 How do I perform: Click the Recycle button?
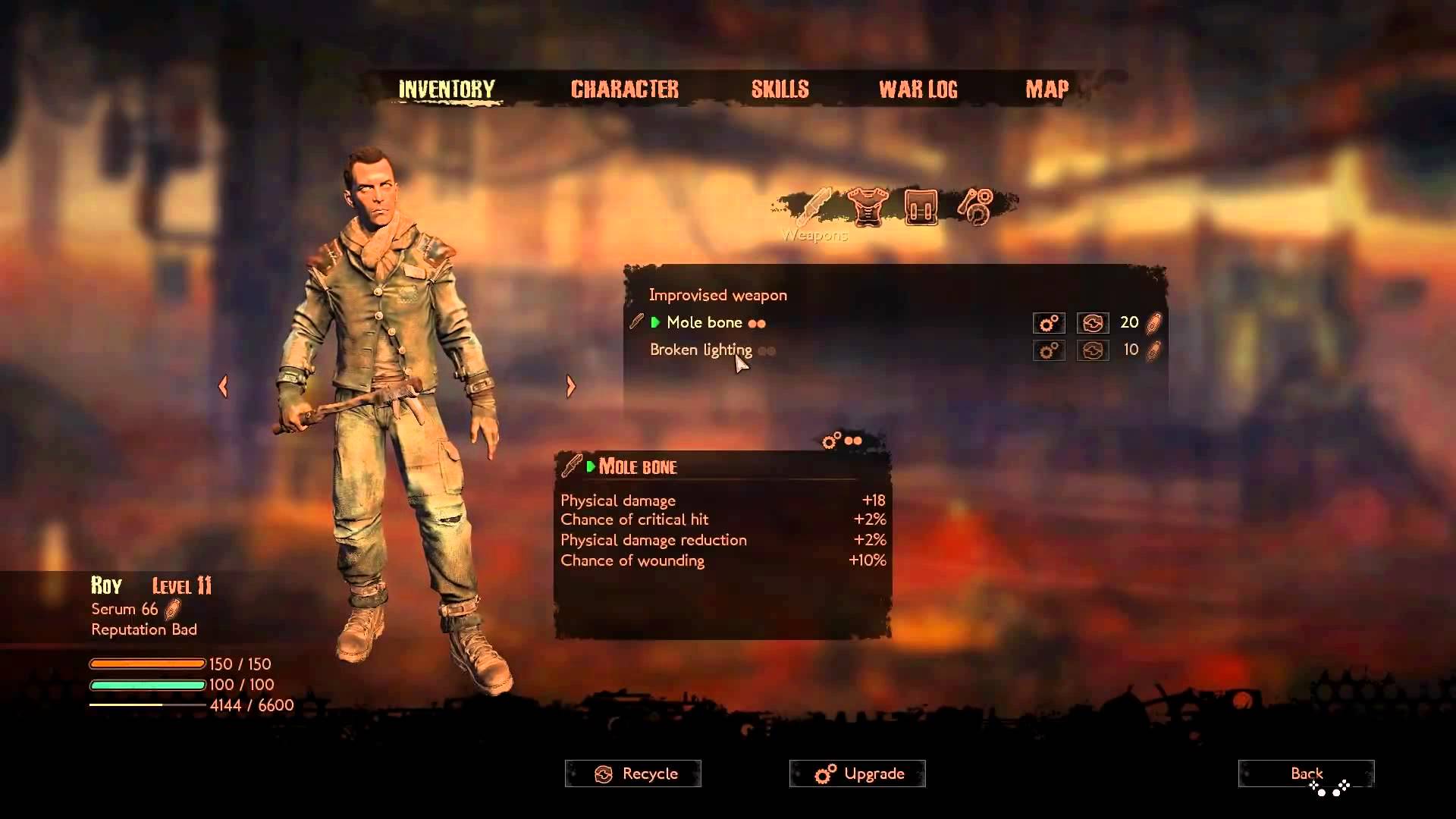coord(633,773)
